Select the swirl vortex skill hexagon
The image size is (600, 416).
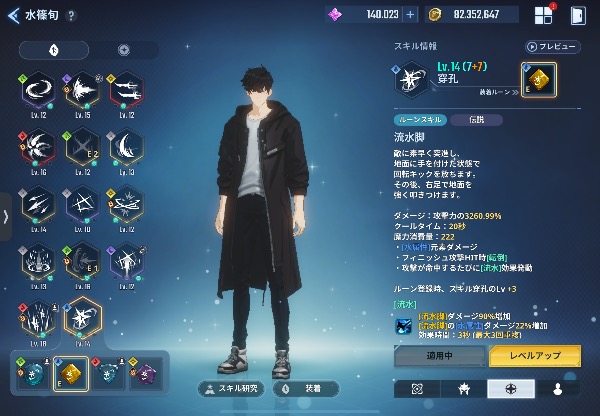40,91
